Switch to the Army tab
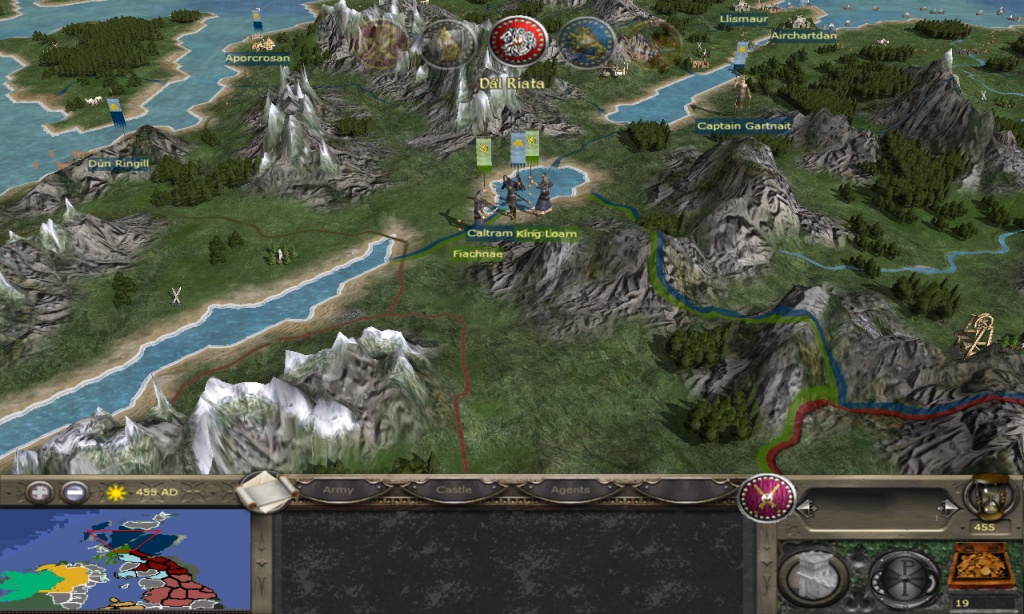Screen dimensions: 1024x614 coord(339,491)
